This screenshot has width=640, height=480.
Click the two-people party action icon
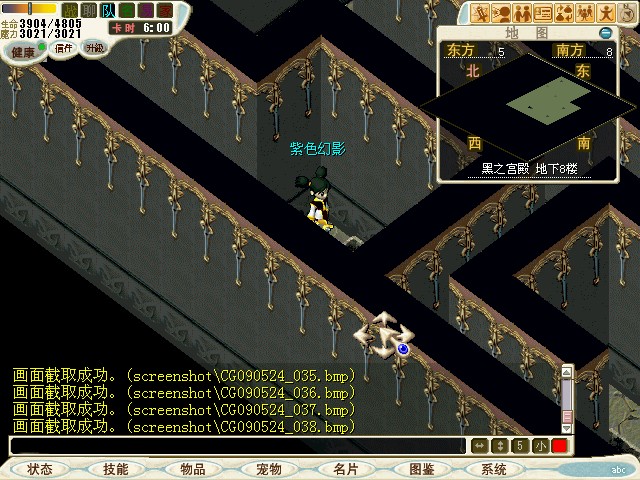(x=520, y=14)
